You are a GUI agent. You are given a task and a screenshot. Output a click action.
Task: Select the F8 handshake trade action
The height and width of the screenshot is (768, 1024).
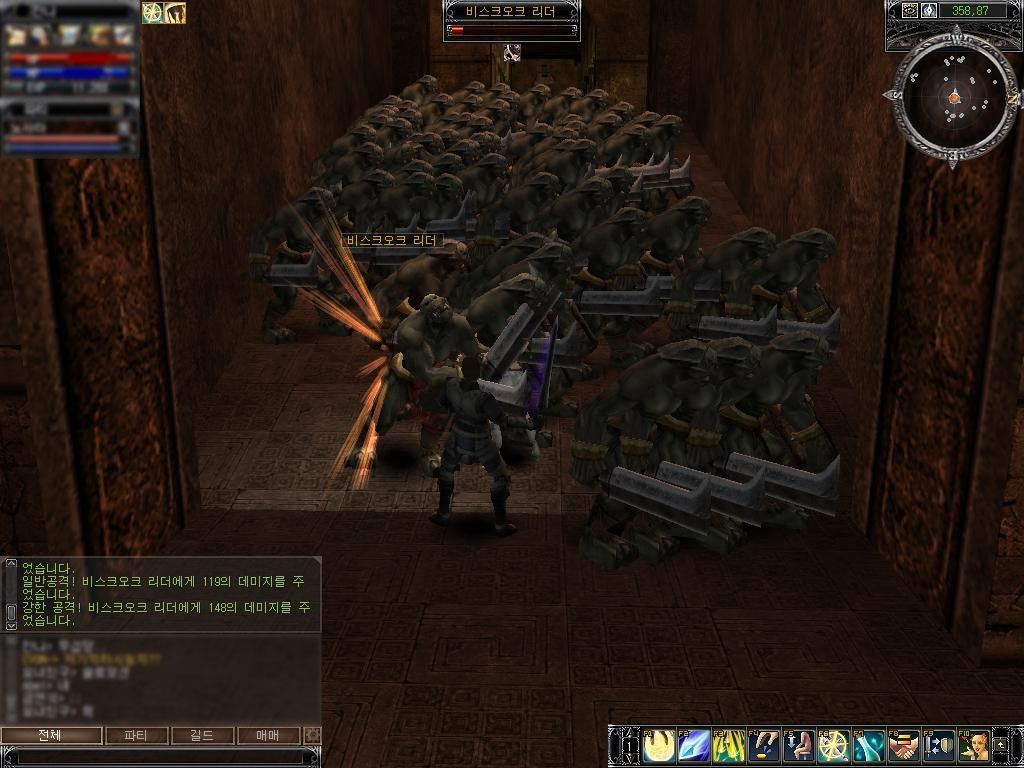(903, 745)
